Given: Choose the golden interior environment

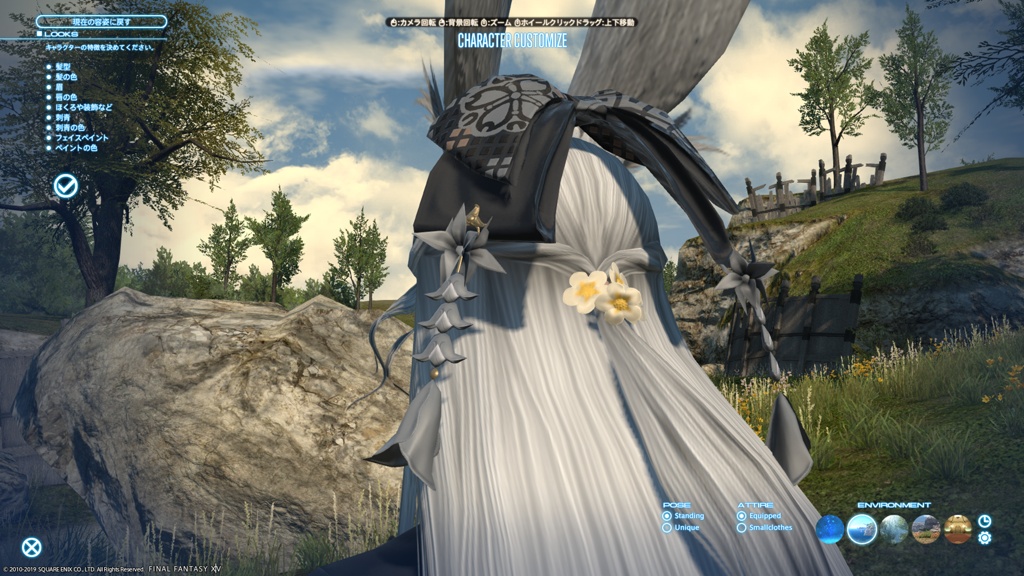Looking at the screenshot, I should [x=957, y=529].
